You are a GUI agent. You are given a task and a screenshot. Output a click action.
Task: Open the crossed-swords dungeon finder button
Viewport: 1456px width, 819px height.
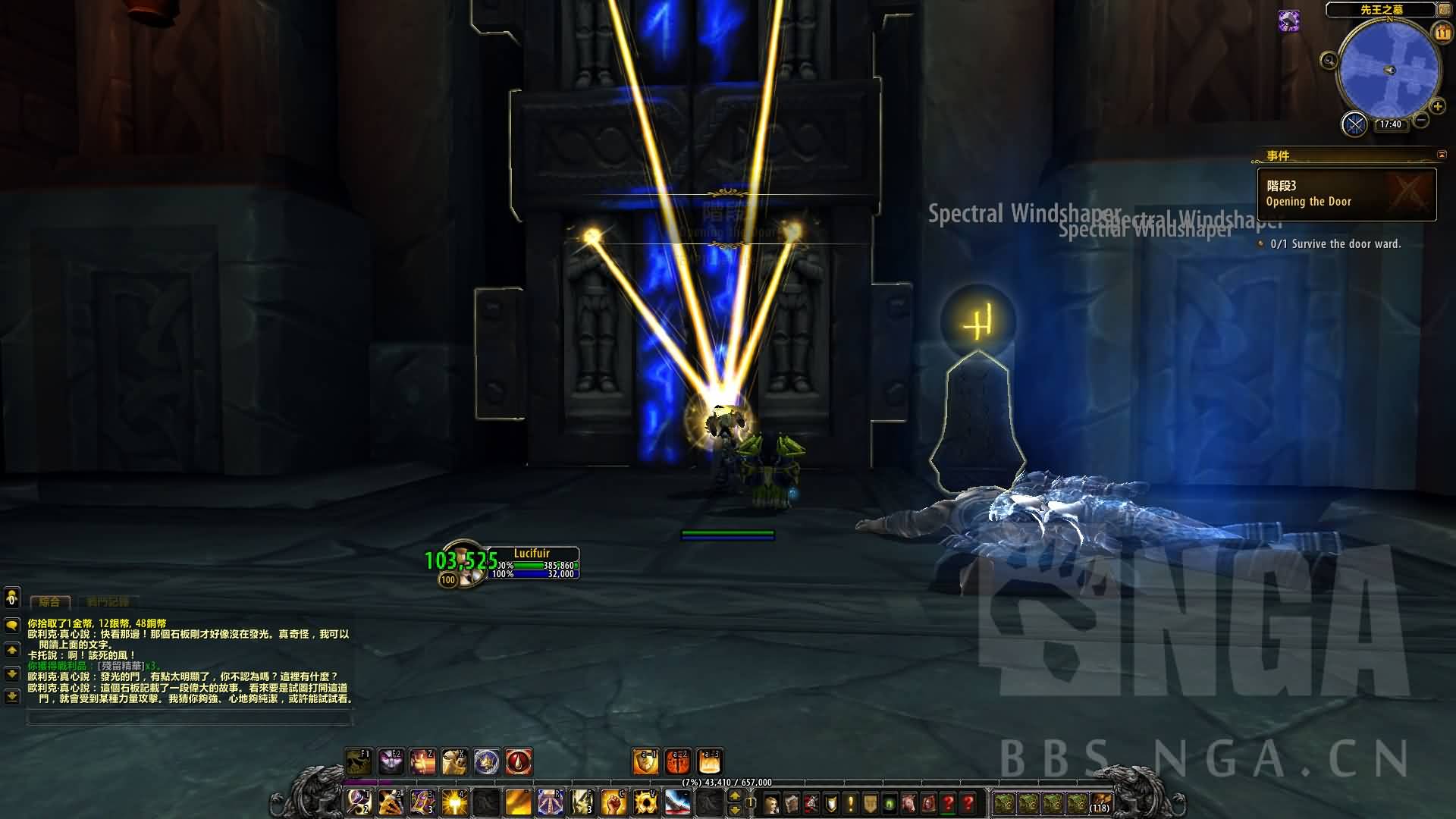click(1354, 124)
